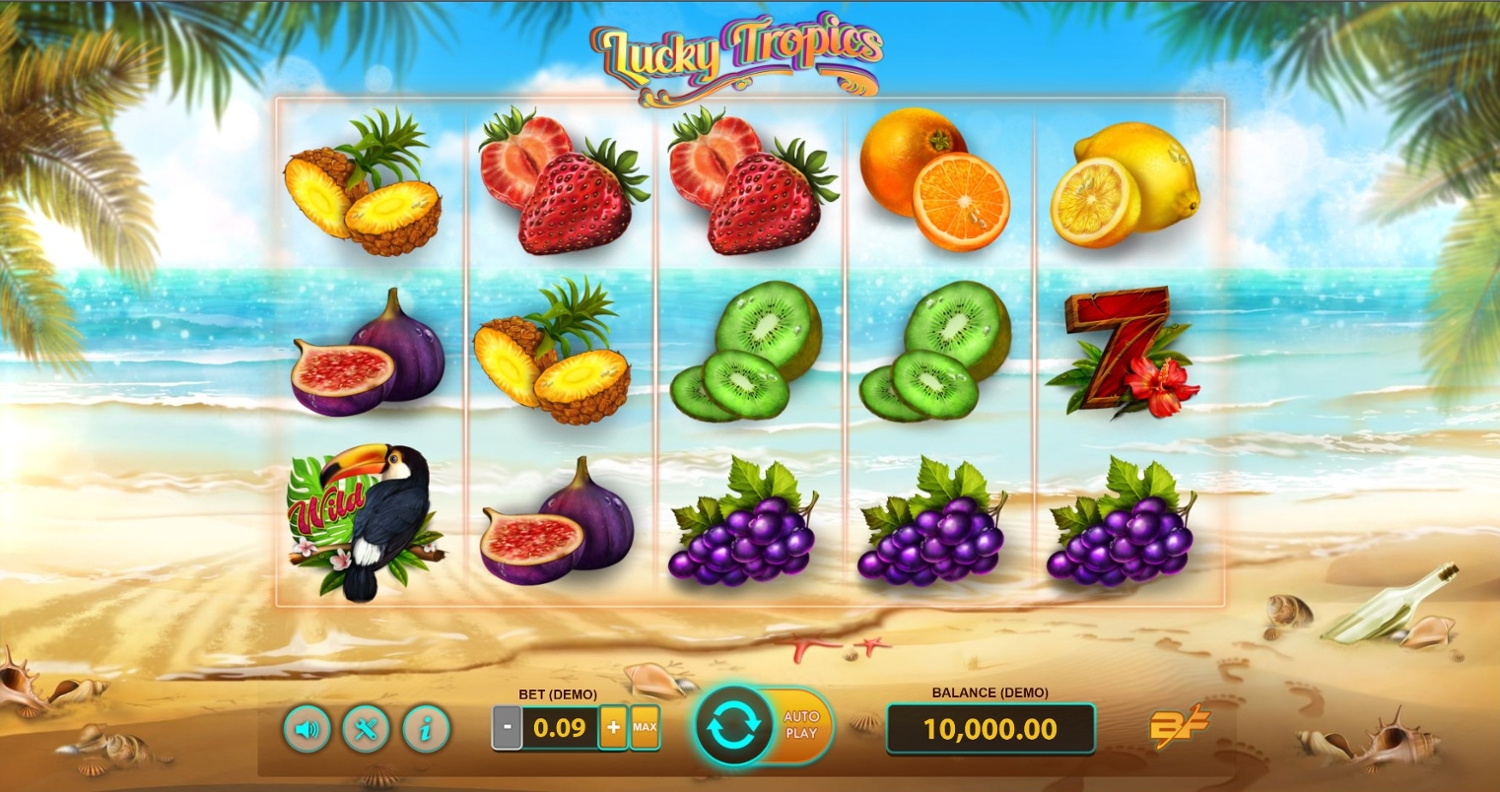1500x792 pixels.
Task: Open the settings tools button
Action: (366, 729)
